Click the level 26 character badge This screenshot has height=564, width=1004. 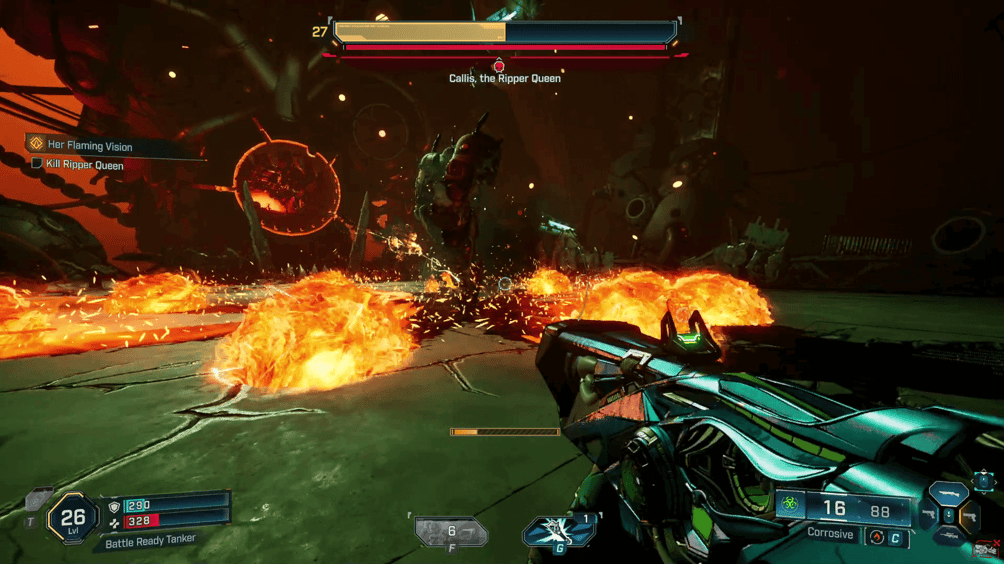point(72,518)
